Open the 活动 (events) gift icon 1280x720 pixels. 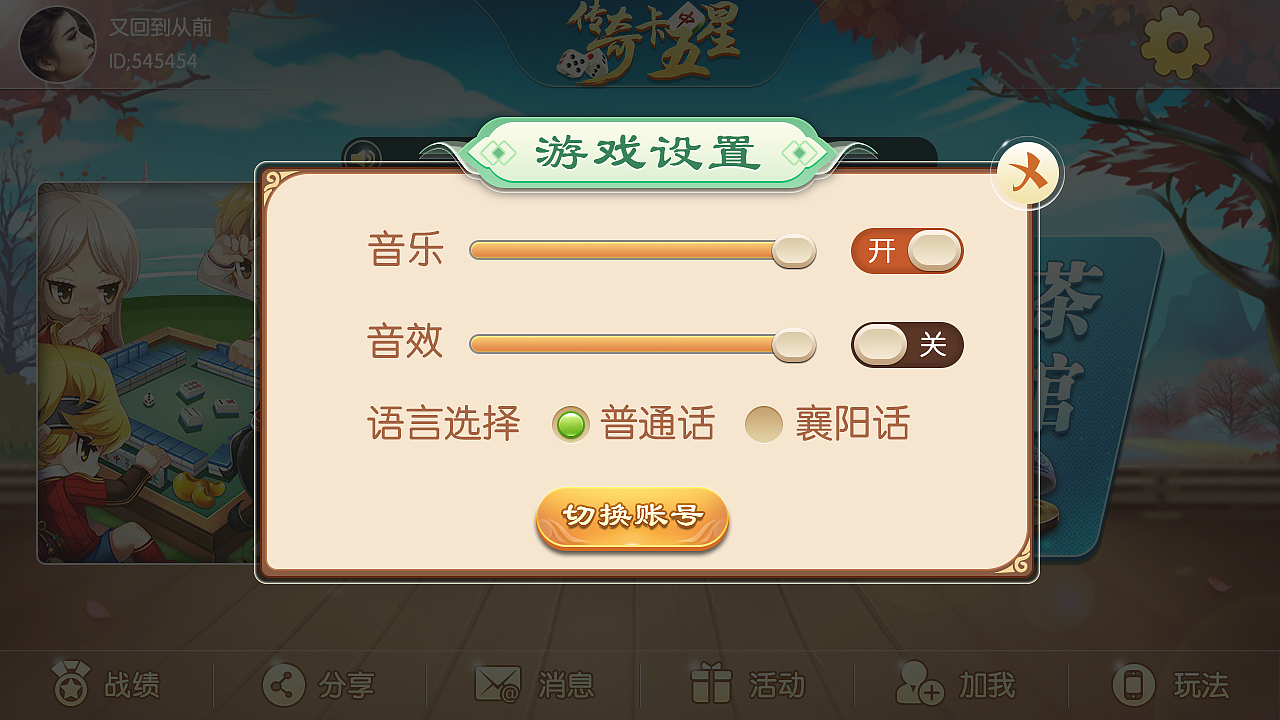(711, 686)
